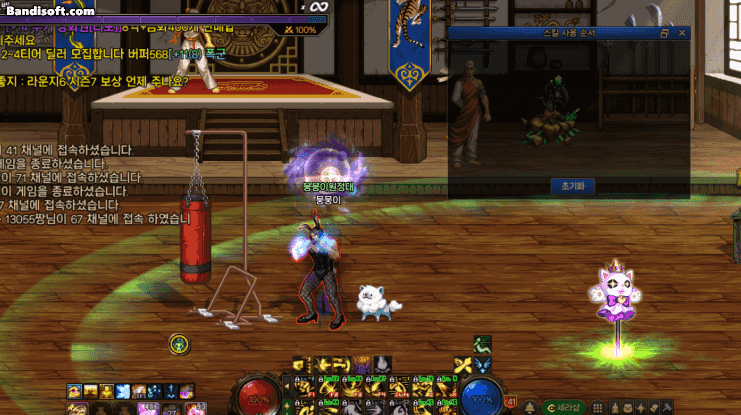Minimize the skill order window
Screen dimensions: 741x415
pyautogui.click(x=665, y=33)
